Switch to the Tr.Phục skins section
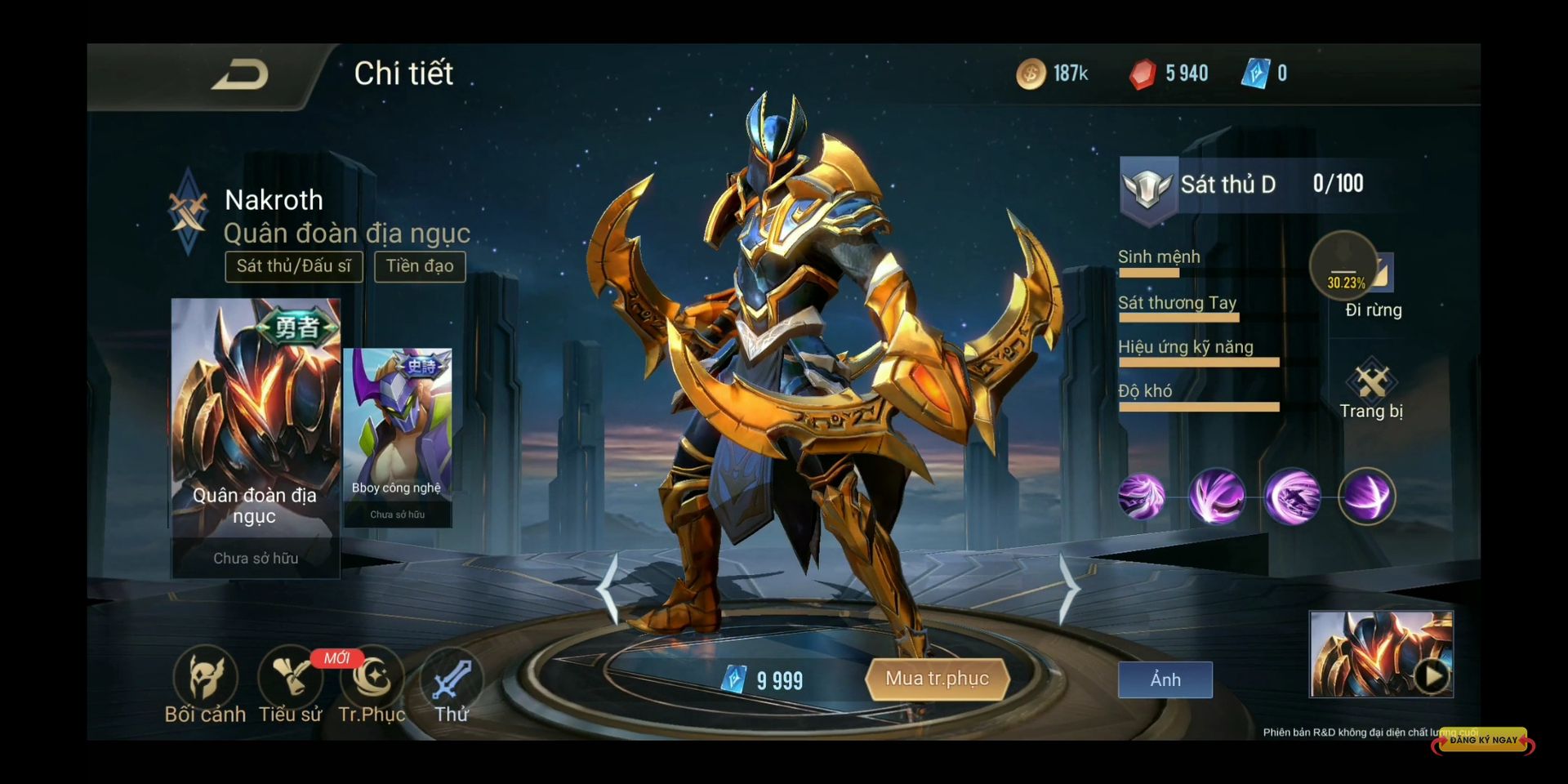 pyautogui.click(x=372, y=686)
